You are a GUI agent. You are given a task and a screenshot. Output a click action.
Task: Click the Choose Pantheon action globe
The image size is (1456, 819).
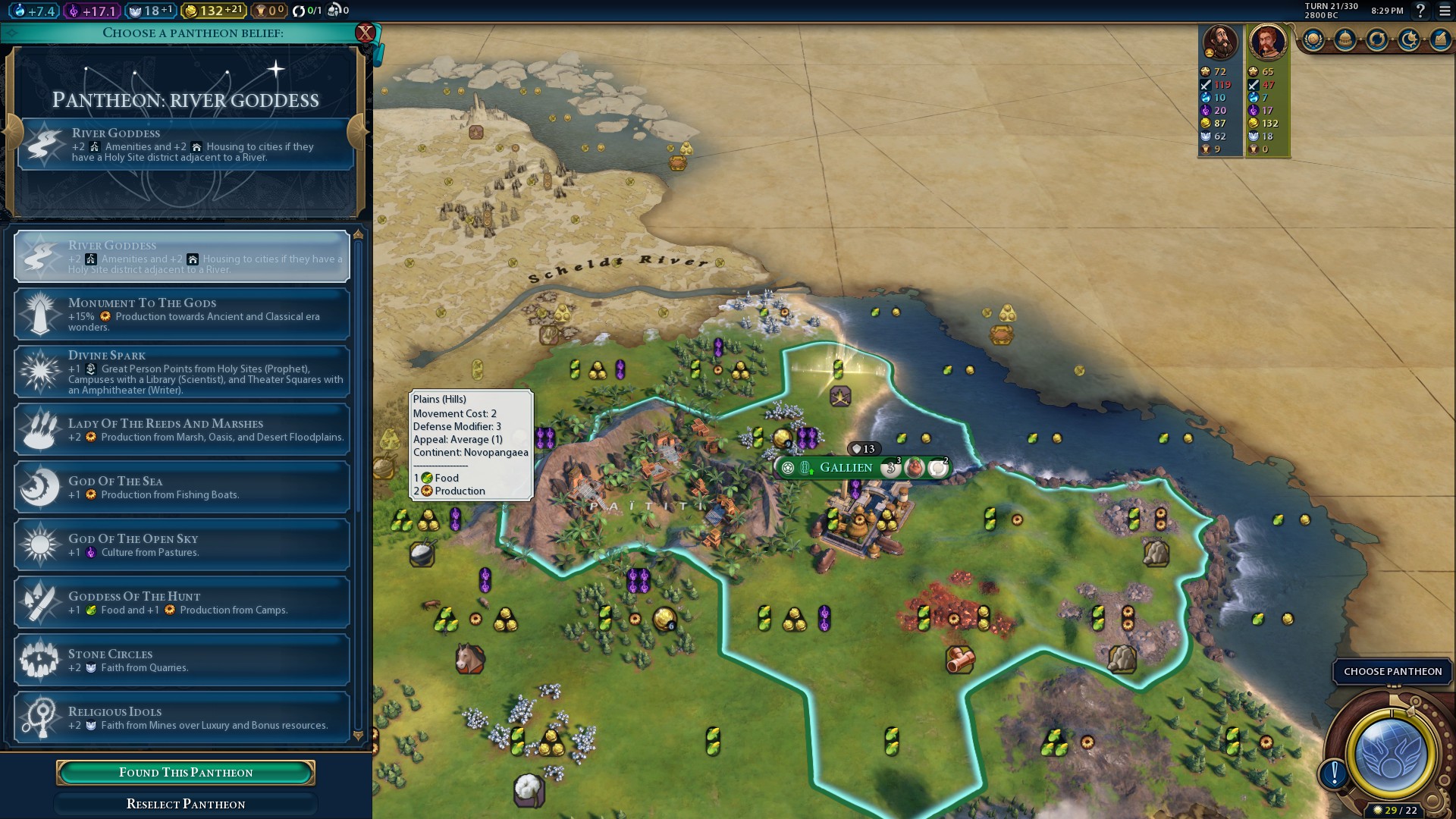1391,755
